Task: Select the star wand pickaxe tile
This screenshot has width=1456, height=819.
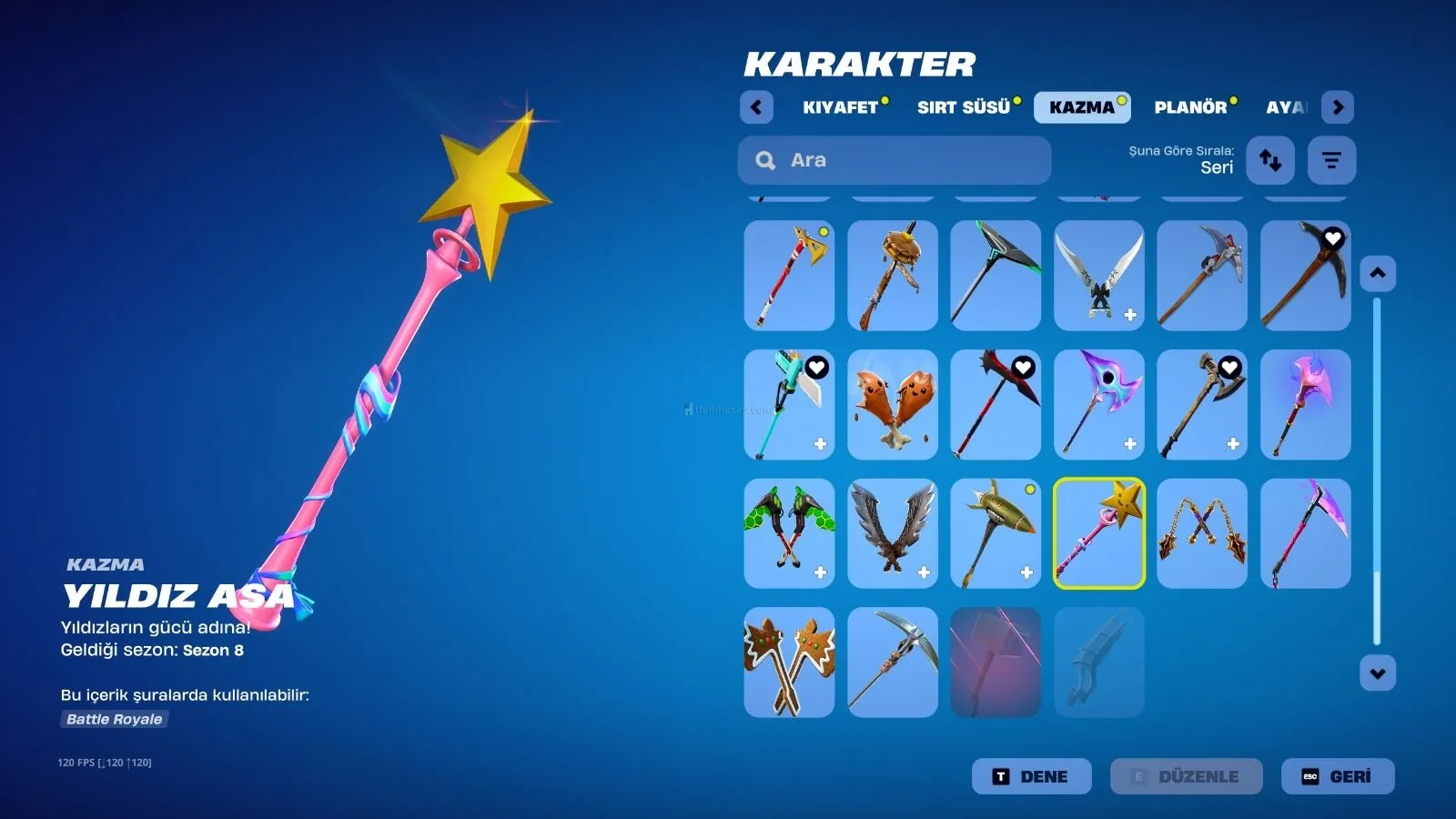Action: point(1098,533)
